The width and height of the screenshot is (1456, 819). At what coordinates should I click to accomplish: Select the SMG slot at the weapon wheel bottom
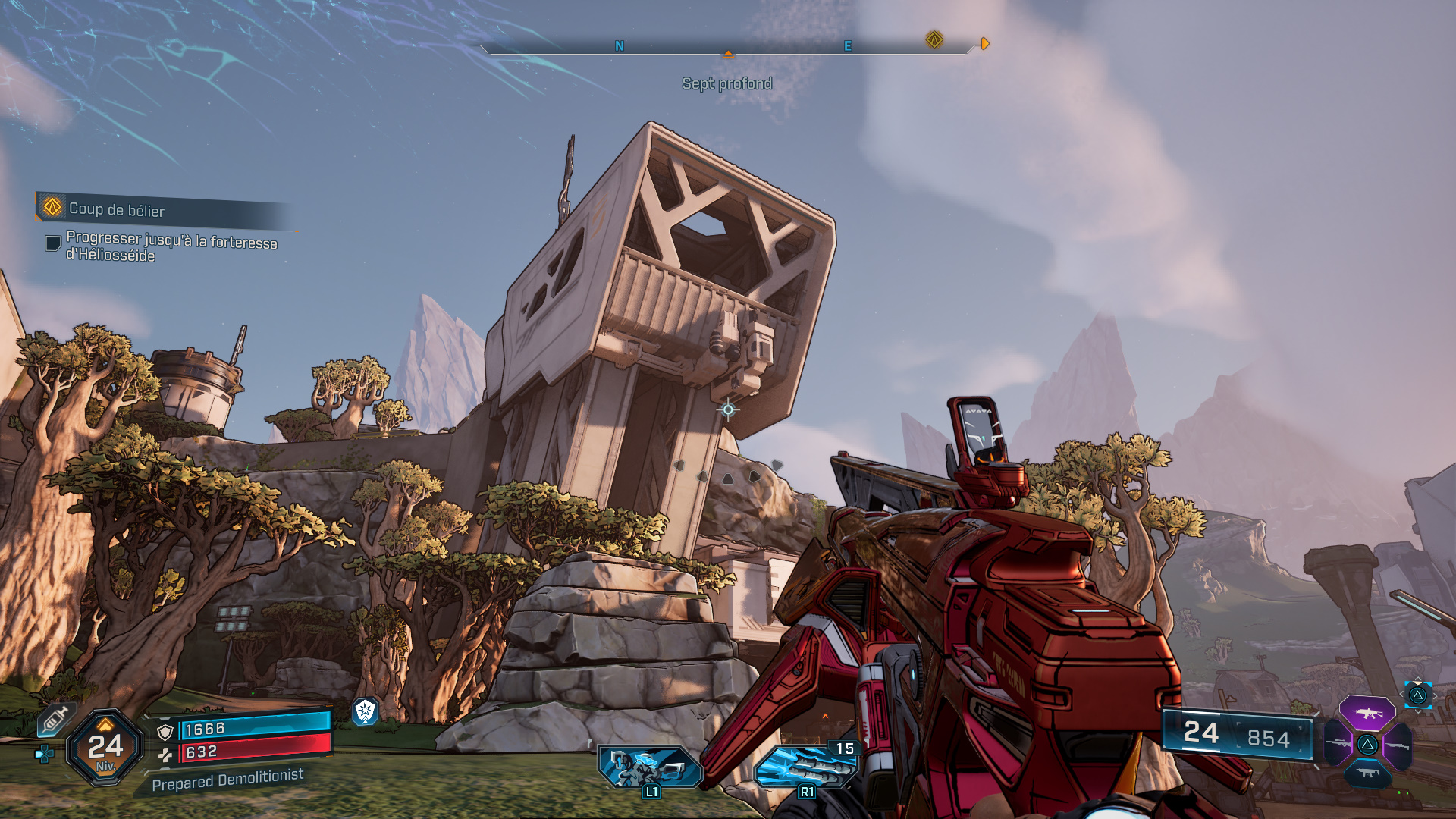(x=1368, y=773)
